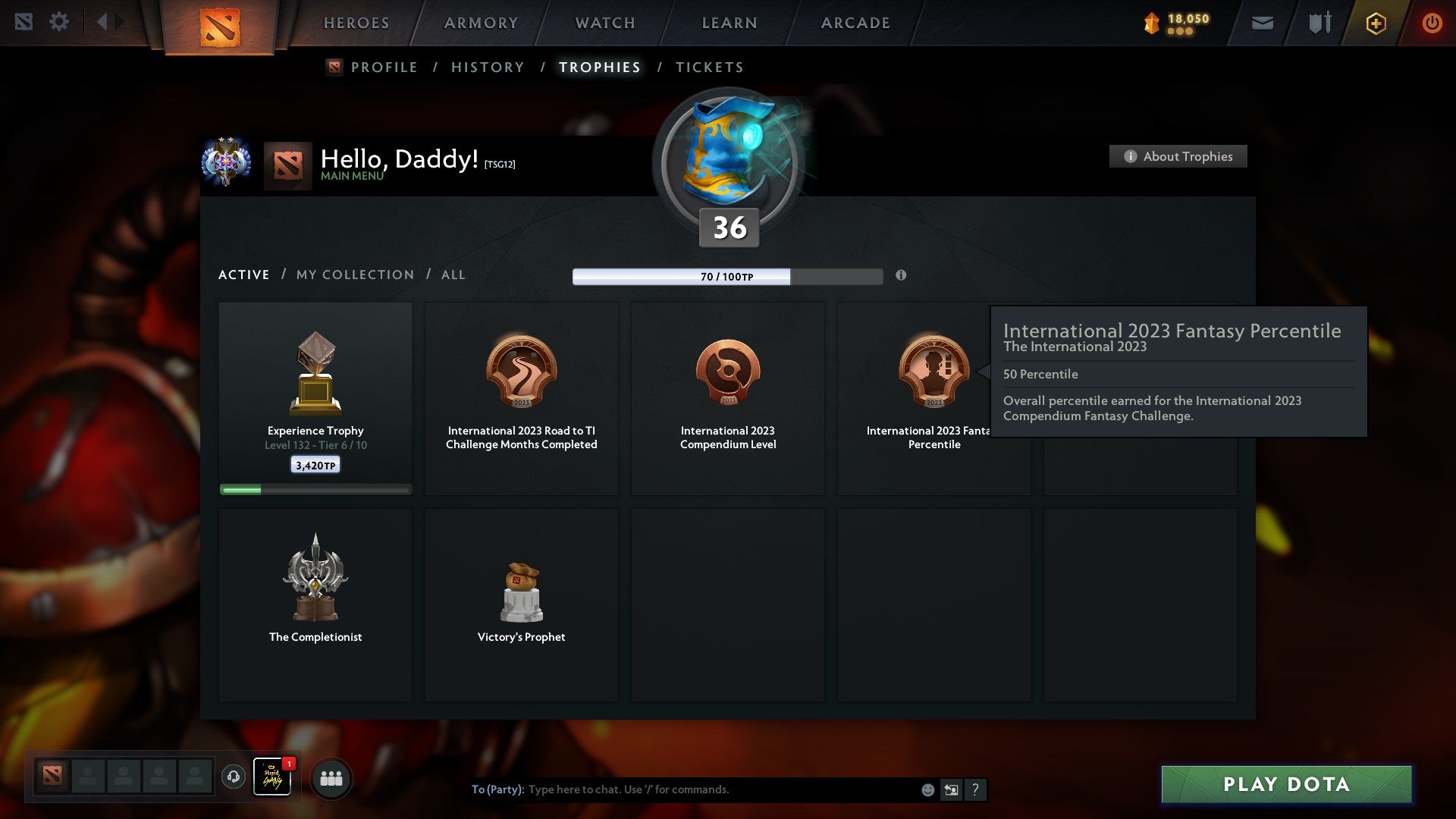Image resolution: width=1456 pixels, height=819 pixels.
Task: Open About Trophies
Action: [x=1178, y=156]
